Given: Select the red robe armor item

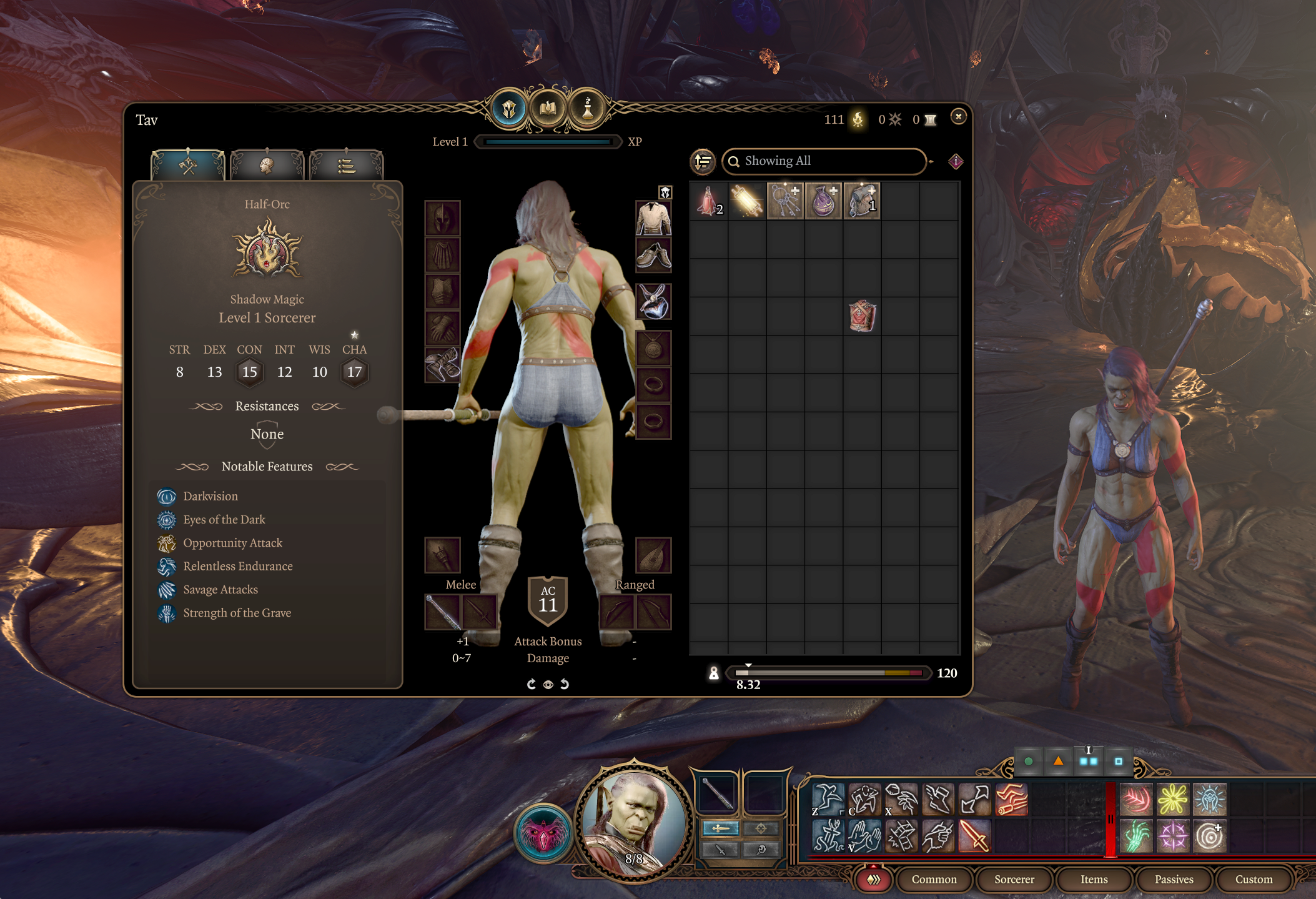Looking at the screenshot, I should [862, 315].
